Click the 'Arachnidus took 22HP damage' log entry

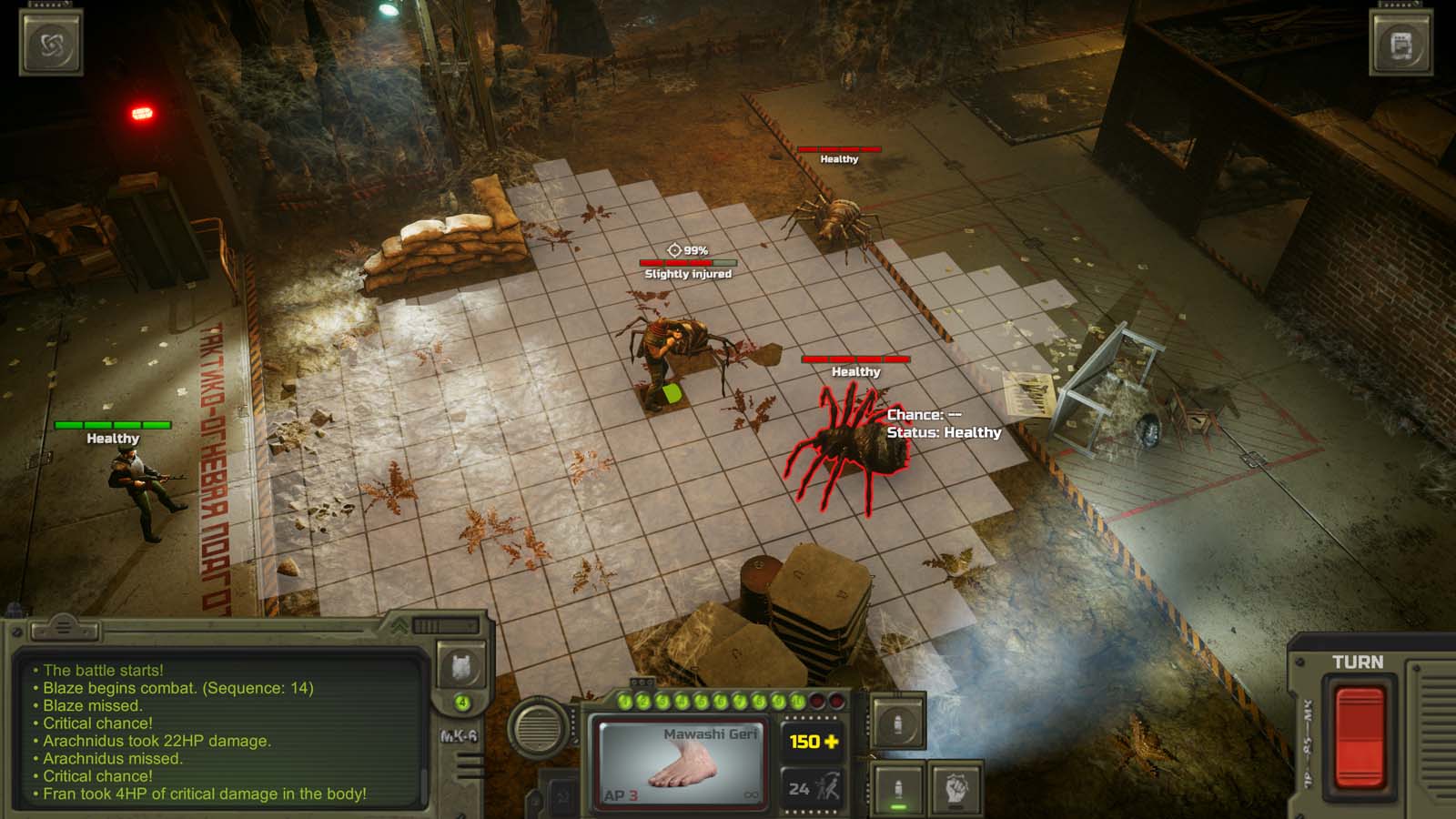tap(153, 742)
